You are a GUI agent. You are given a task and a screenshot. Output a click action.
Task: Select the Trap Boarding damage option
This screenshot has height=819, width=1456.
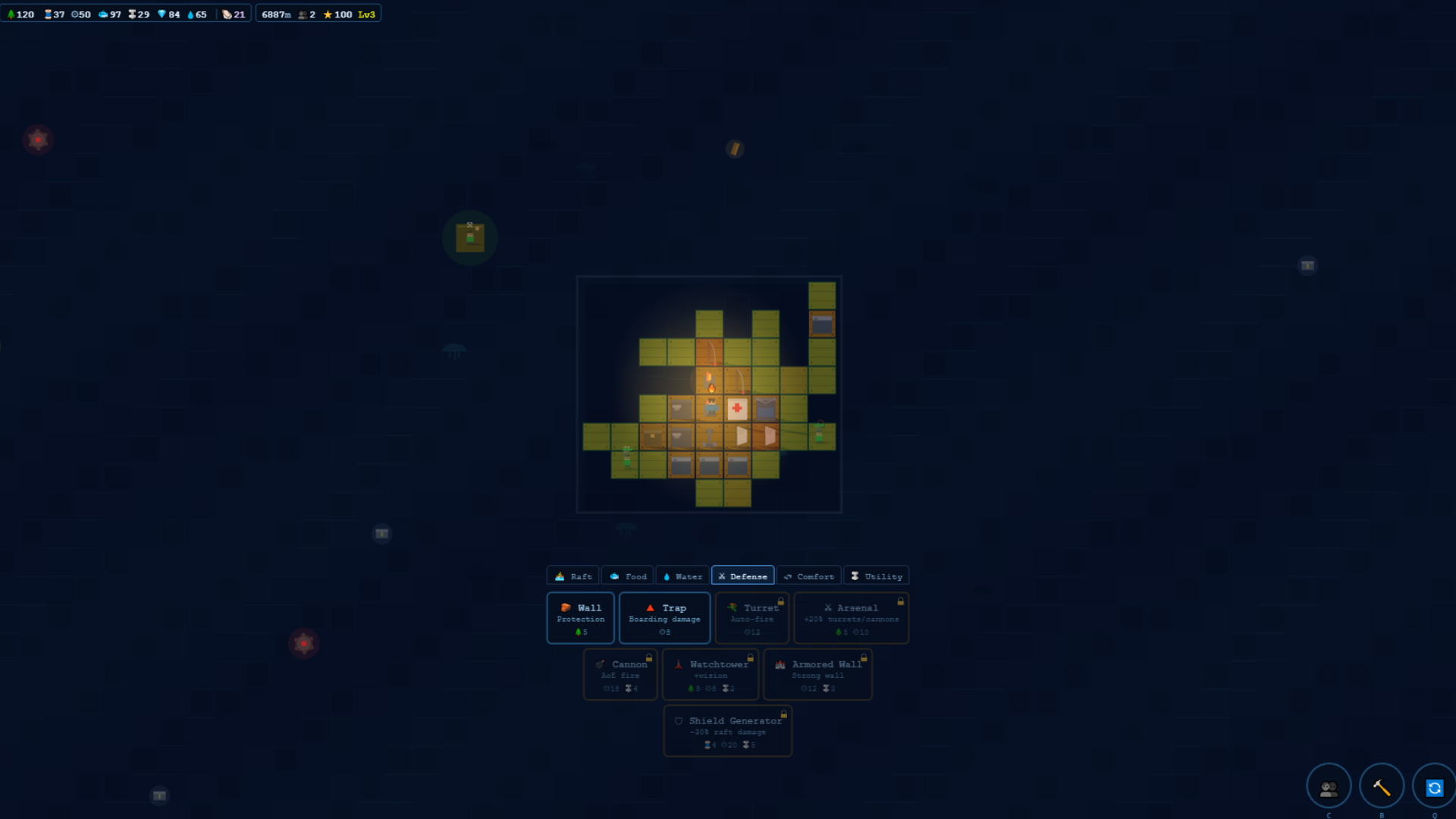tap(664, 618)
